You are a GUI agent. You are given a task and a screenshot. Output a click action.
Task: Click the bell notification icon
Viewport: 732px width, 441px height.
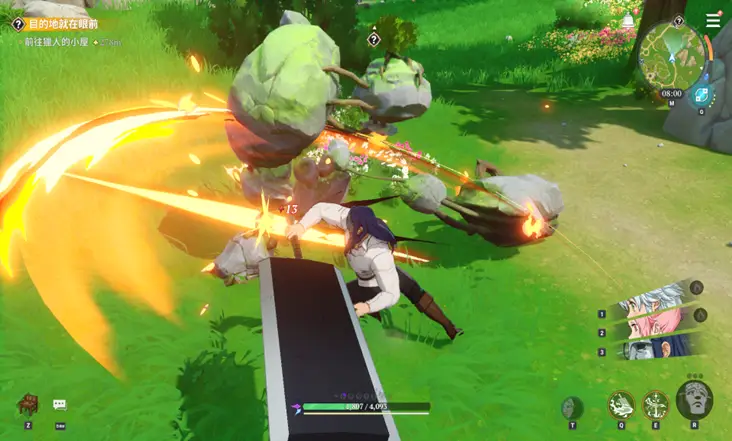pyautogui.click(x=628, y=21)
